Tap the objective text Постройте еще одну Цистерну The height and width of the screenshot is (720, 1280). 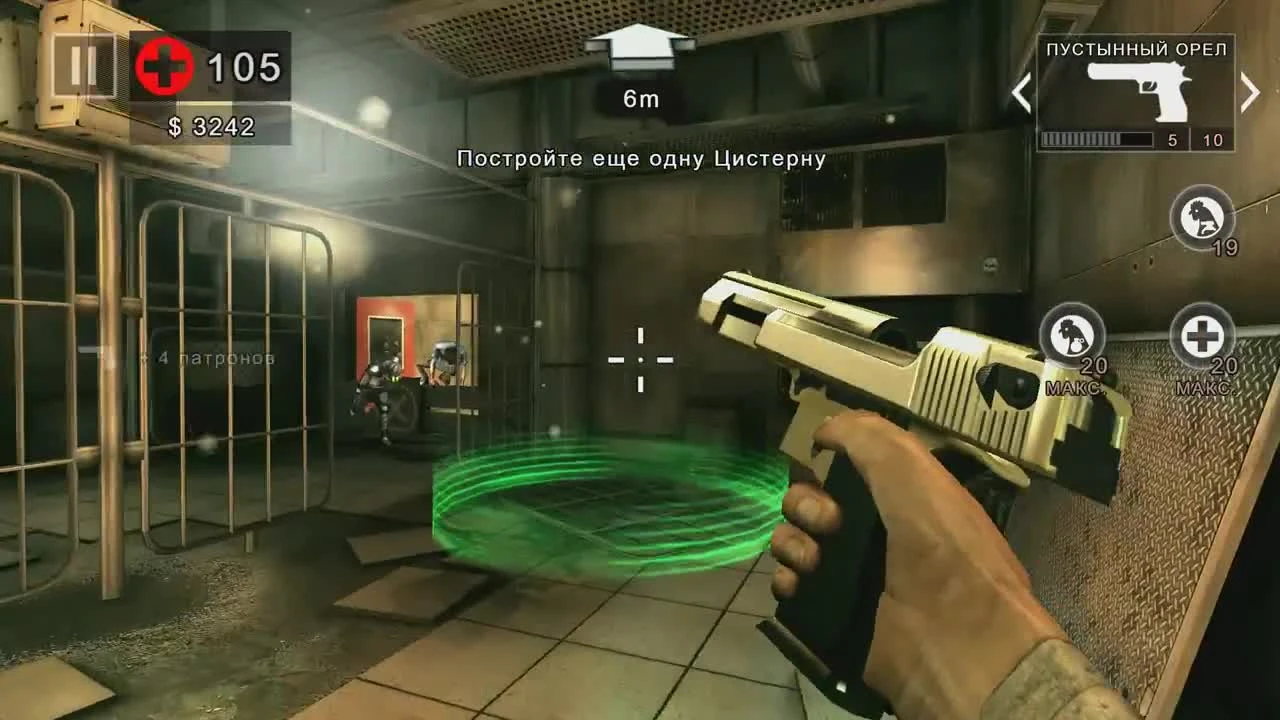tap(640, 157)
